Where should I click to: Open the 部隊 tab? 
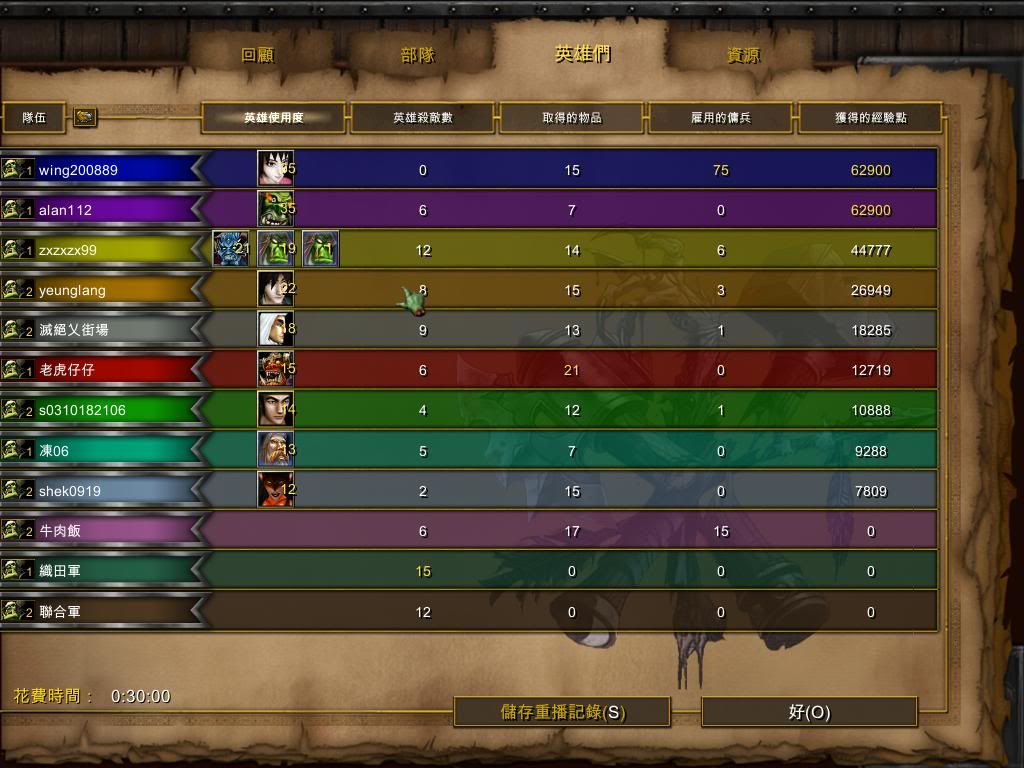418,55
